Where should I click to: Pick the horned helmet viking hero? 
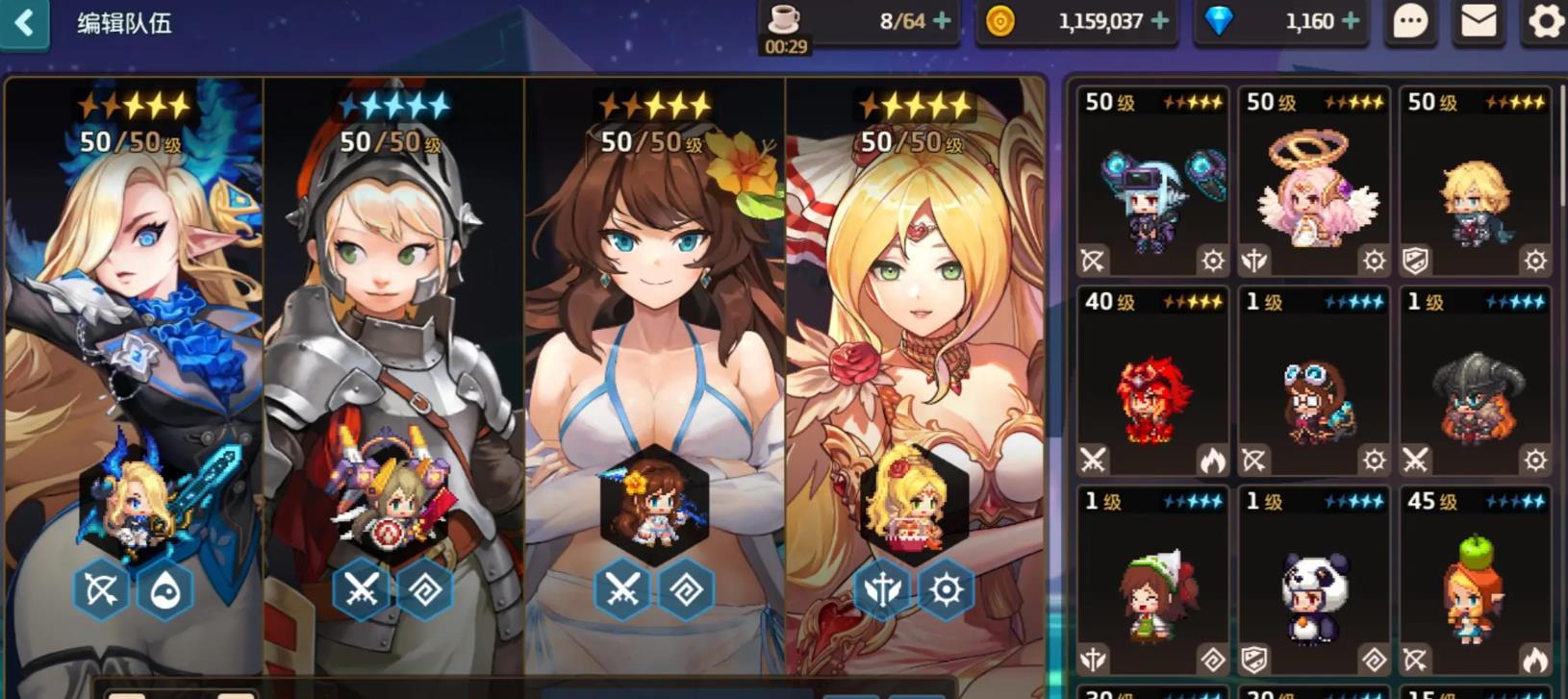click(1474, 383)
